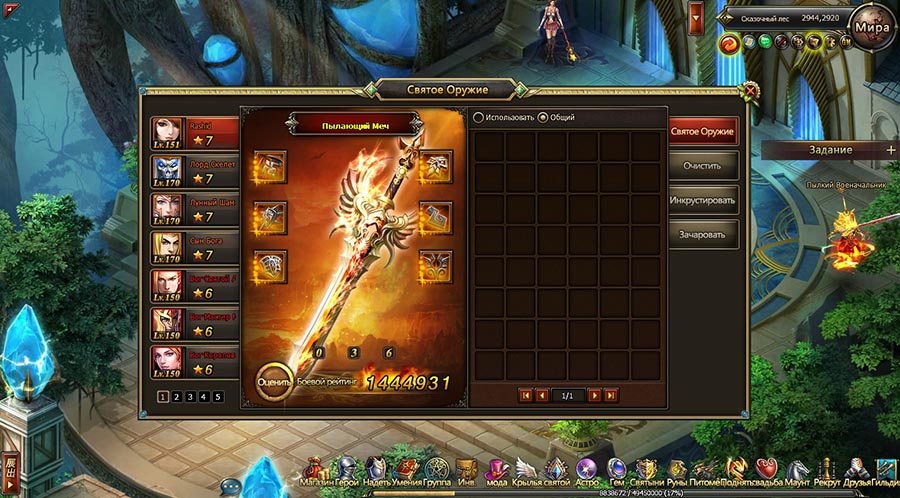Choose the Лорд Скелет hero row
This screenshot has height=498, width=900.
(x=195, y=170)
